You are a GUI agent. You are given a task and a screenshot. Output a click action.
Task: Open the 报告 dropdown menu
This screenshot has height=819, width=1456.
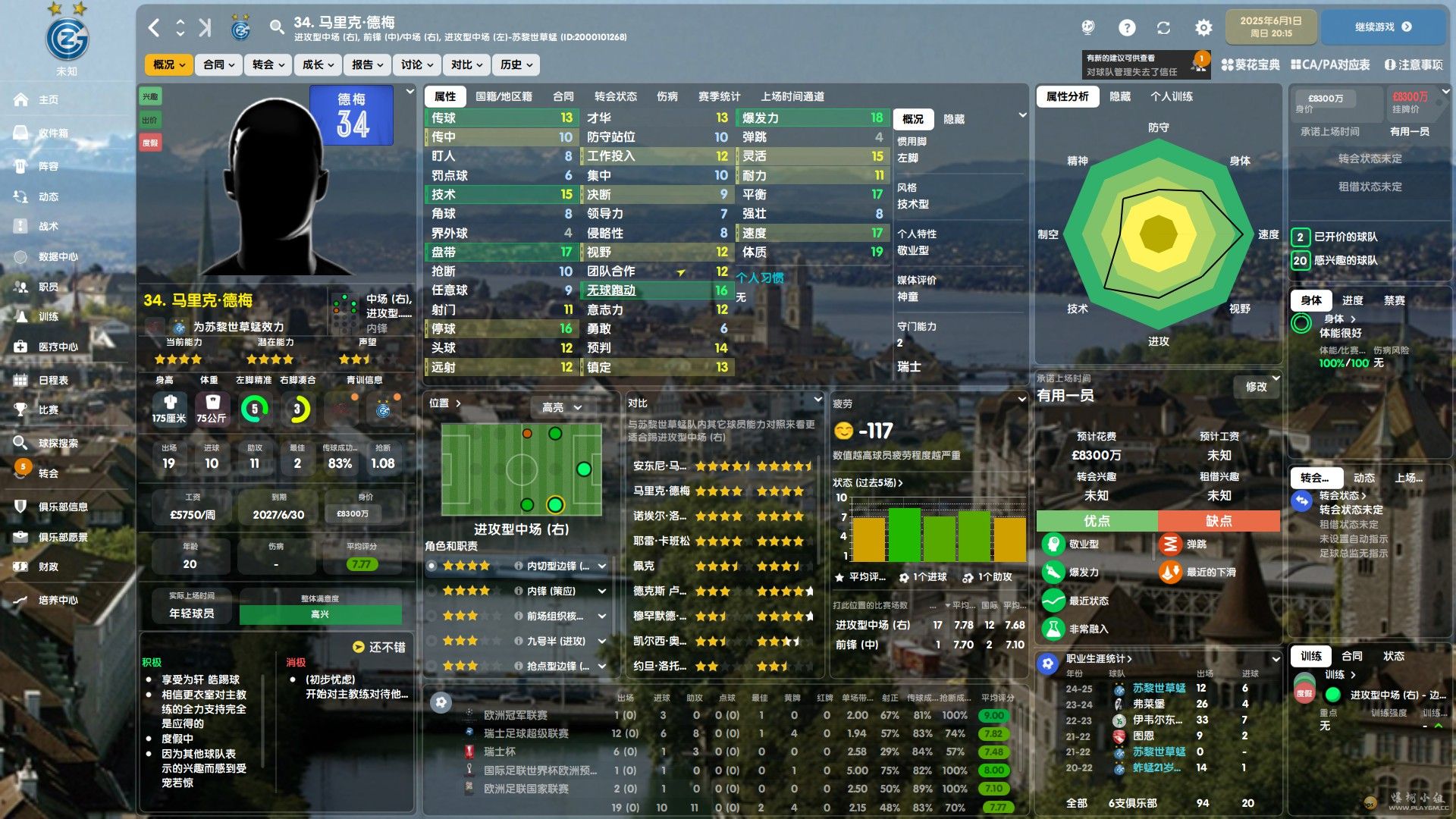(368, 65)
